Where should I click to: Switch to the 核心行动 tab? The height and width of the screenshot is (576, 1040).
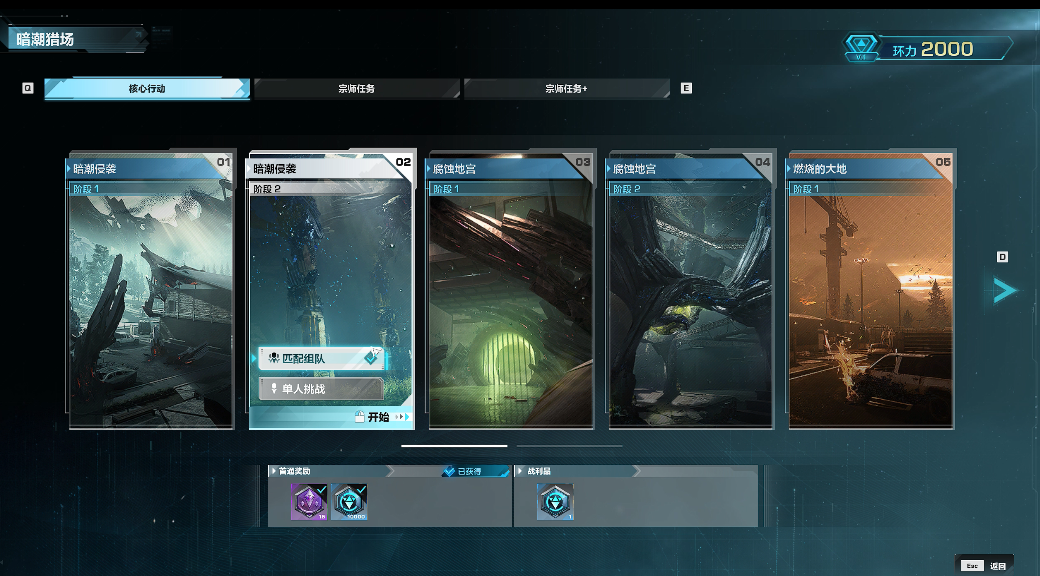point(146,89)
